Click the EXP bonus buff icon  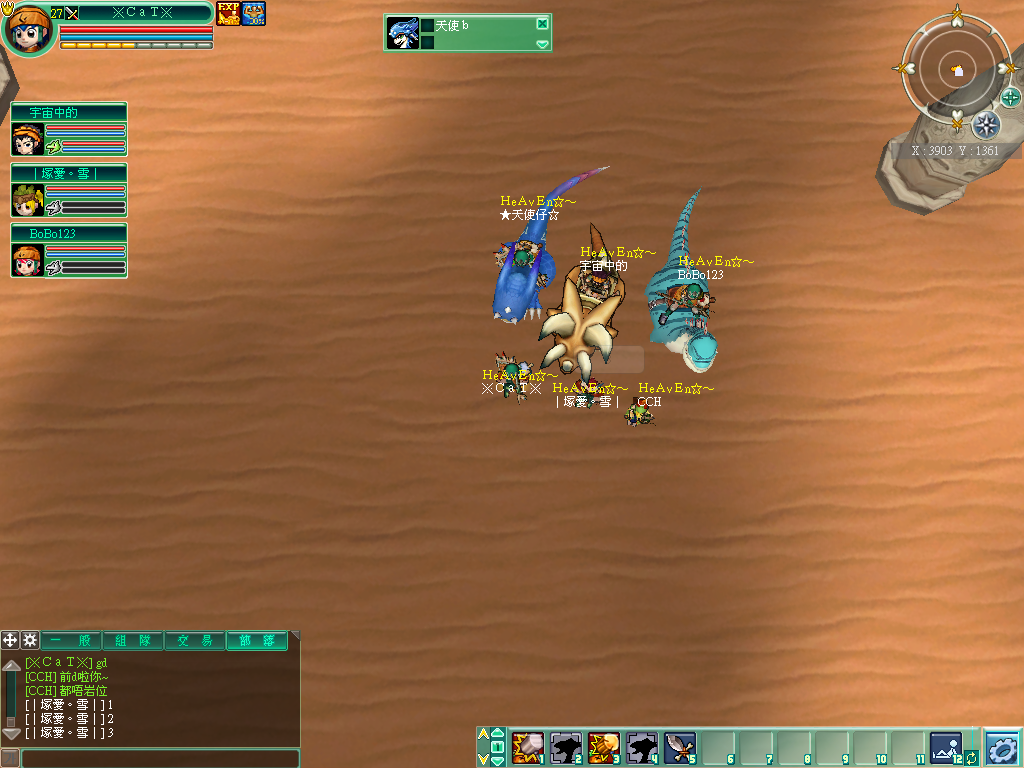pyautogui.click(x=228, y=13)
